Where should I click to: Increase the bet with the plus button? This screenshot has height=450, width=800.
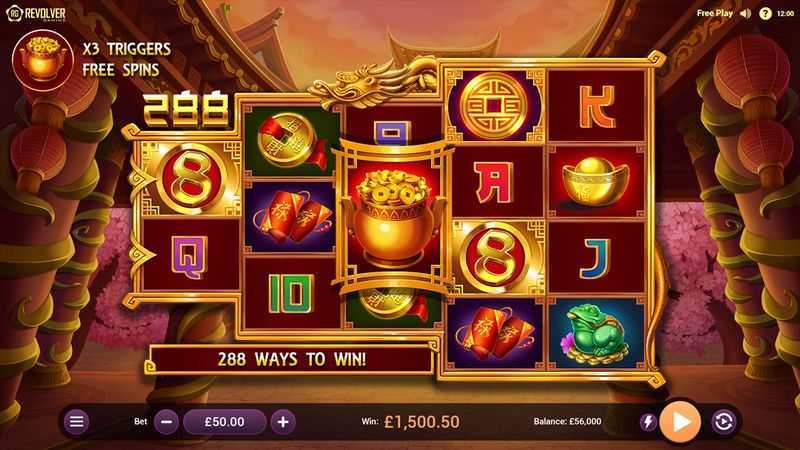(x=283, y=422)
